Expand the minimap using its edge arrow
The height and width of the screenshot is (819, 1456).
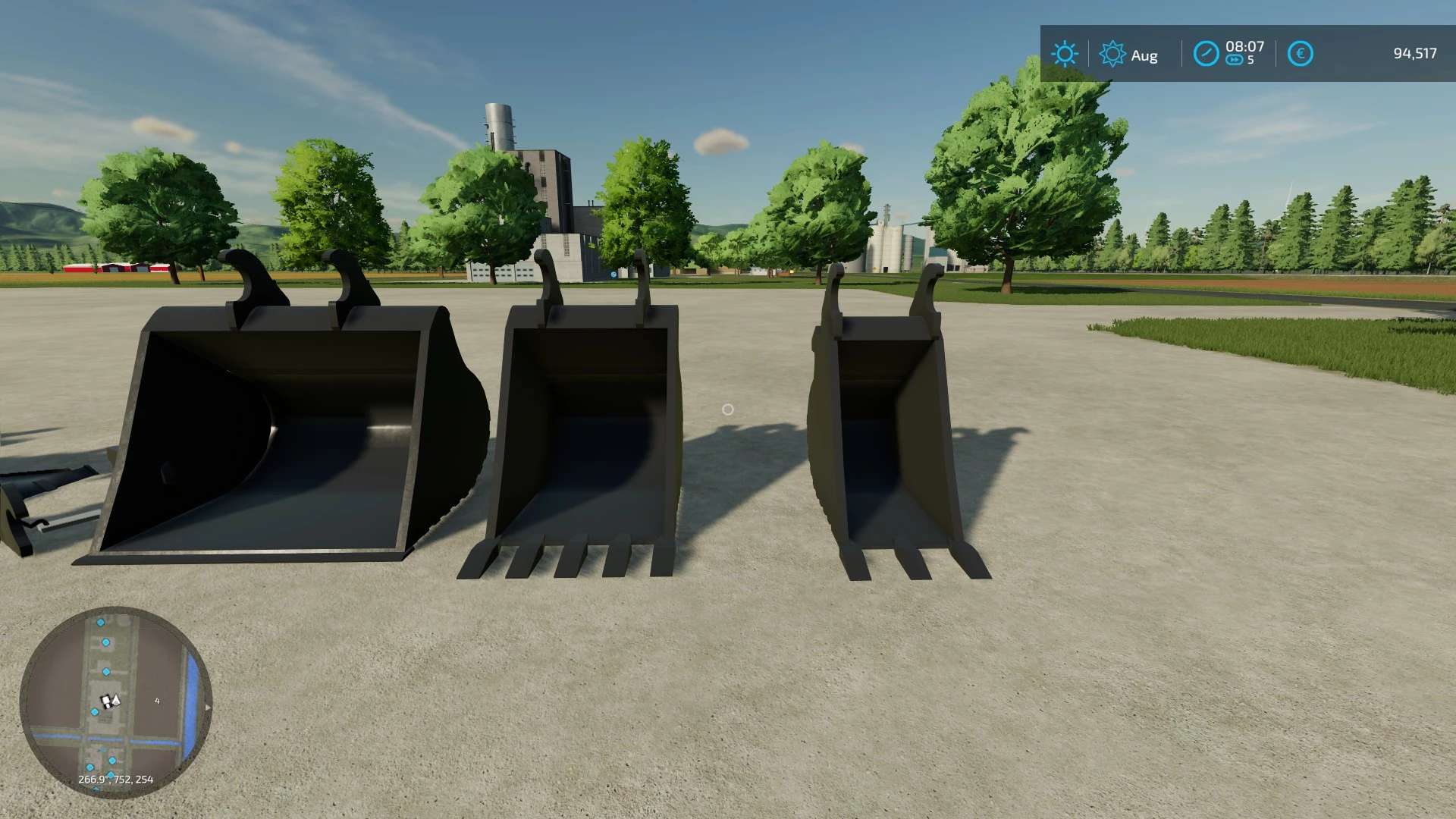coord(209,708)
